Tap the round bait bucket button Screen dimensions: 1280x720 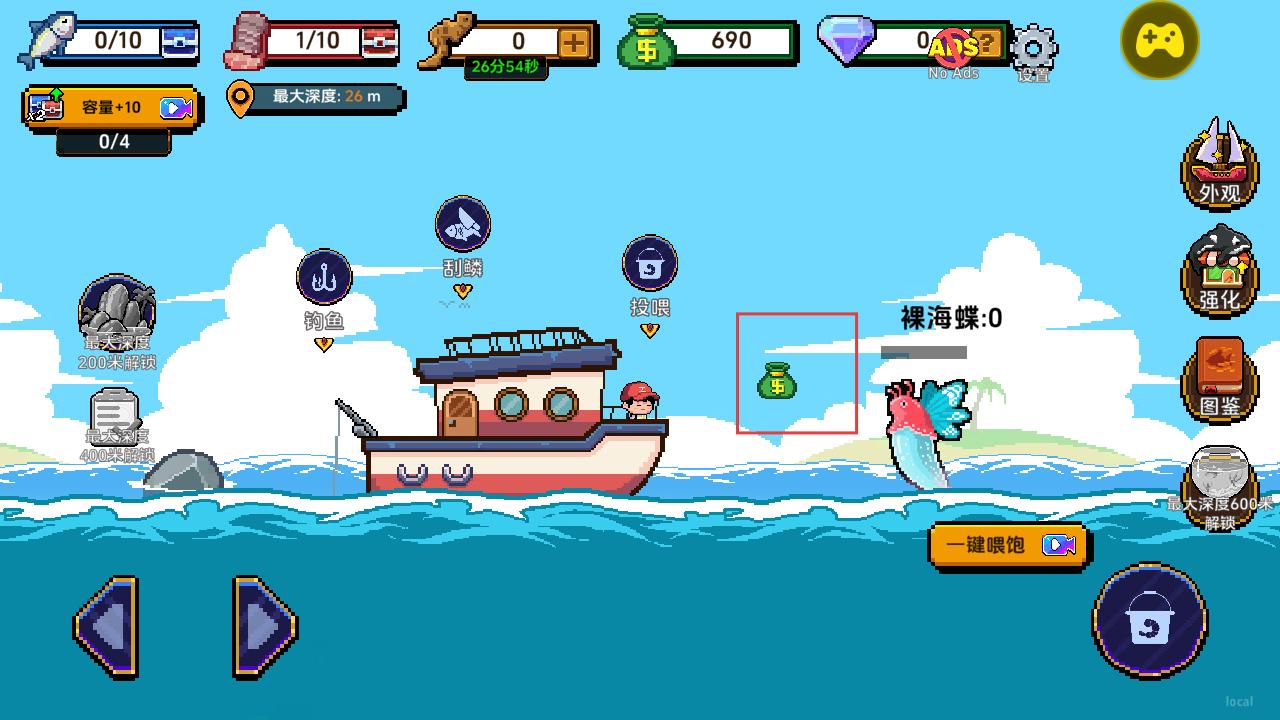(1149, 621)
